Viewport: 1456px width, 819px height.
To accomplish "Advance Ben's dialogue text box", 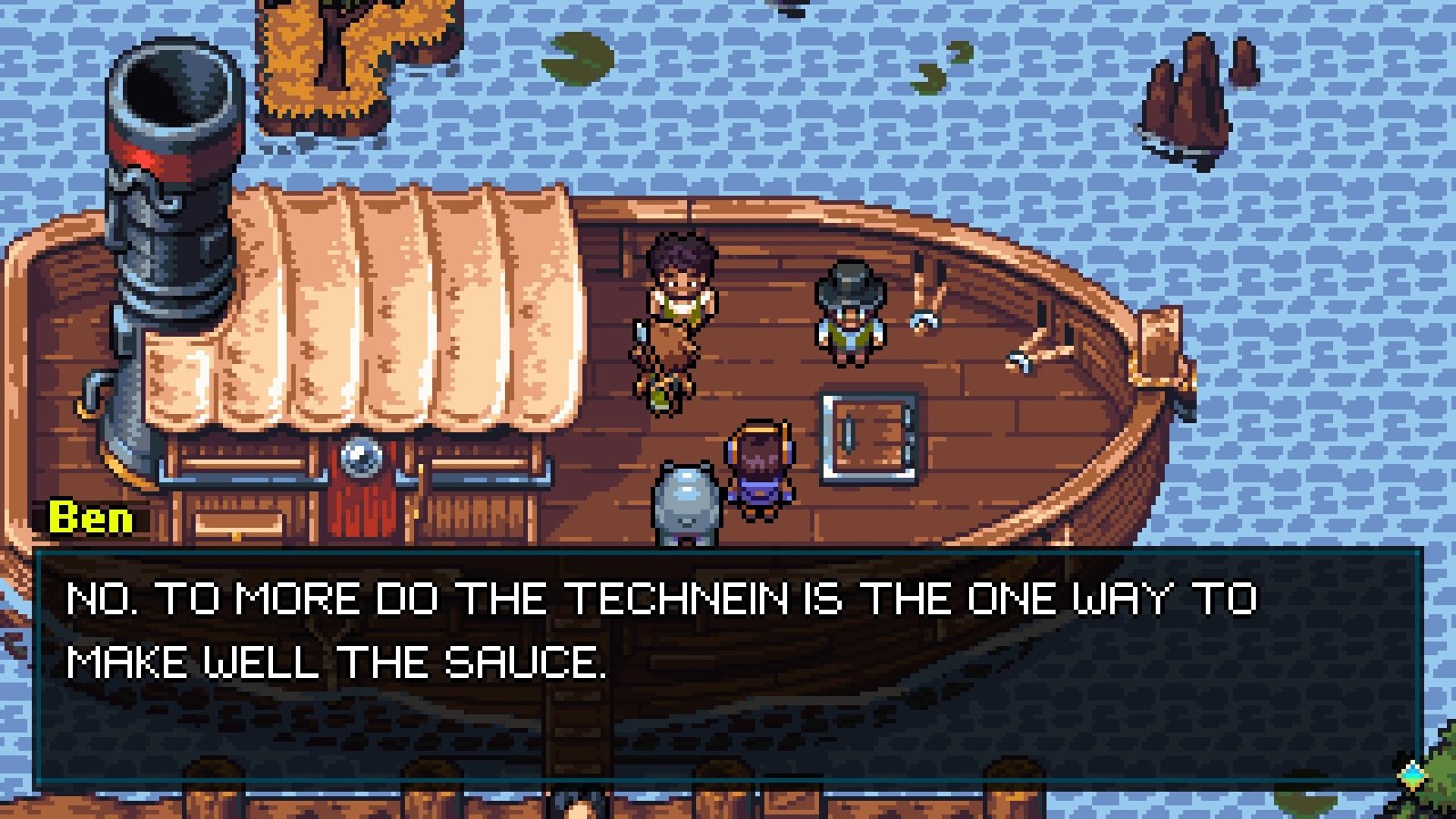I will click(728, 669).
